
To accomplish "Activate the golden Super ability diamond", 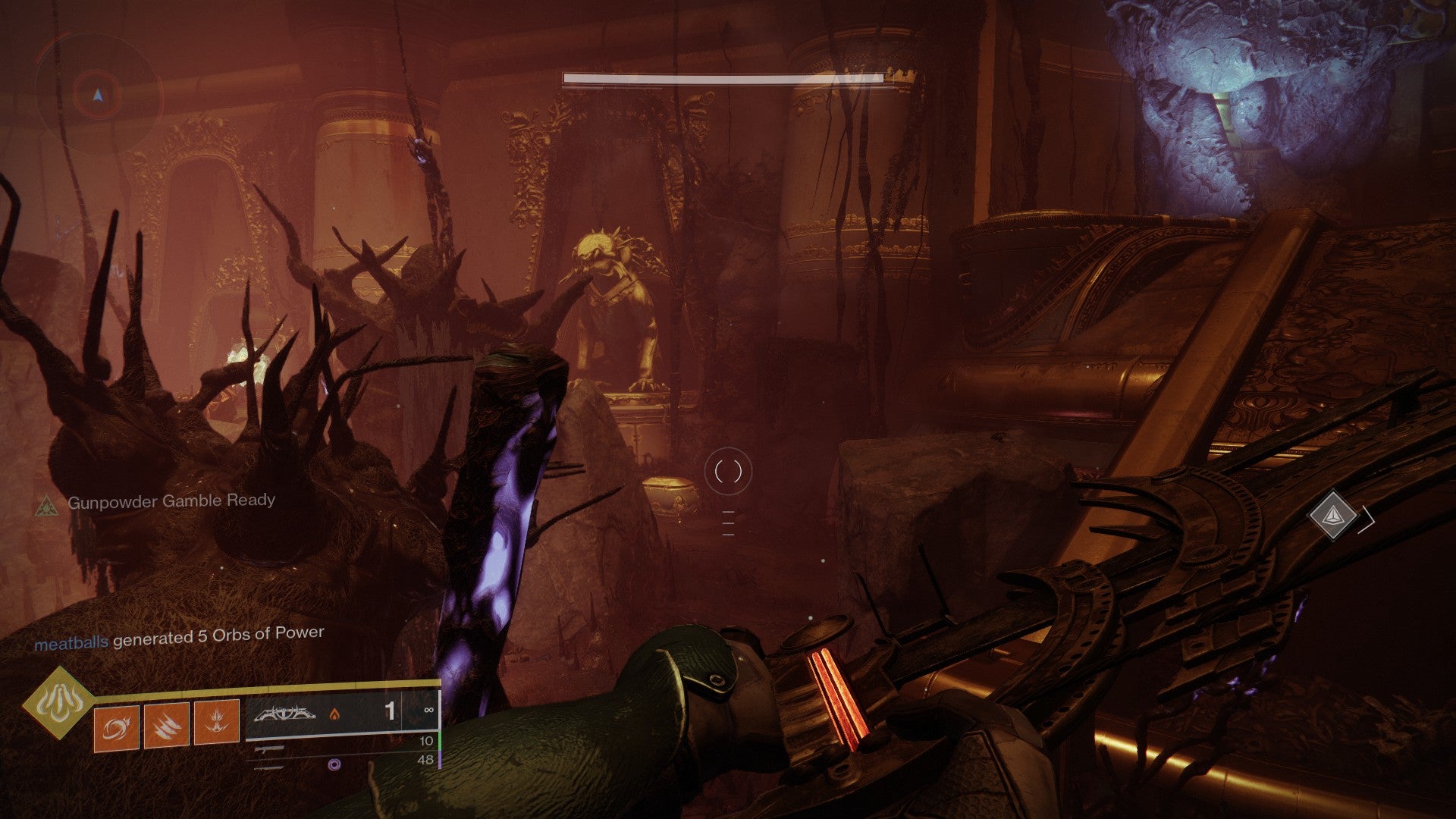I will click(53, 702).
